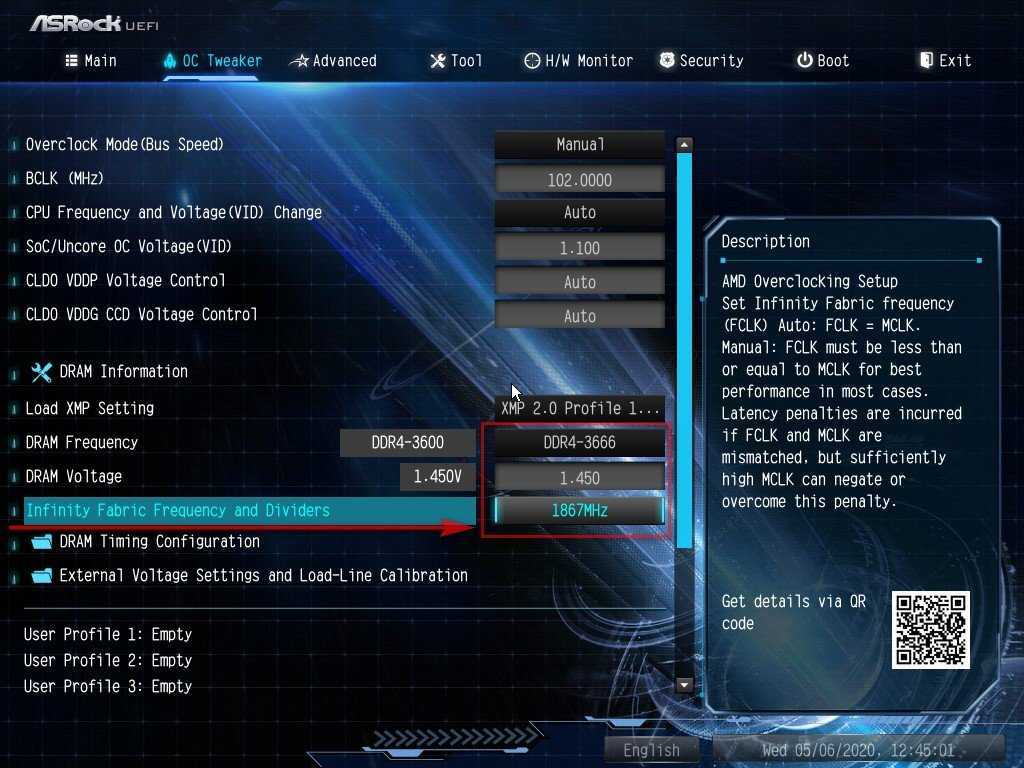Screen dimensions: 1024x768
Task: Click the scrollbar's down arrow
Action: pyautogui.click(x=685, y=686)
